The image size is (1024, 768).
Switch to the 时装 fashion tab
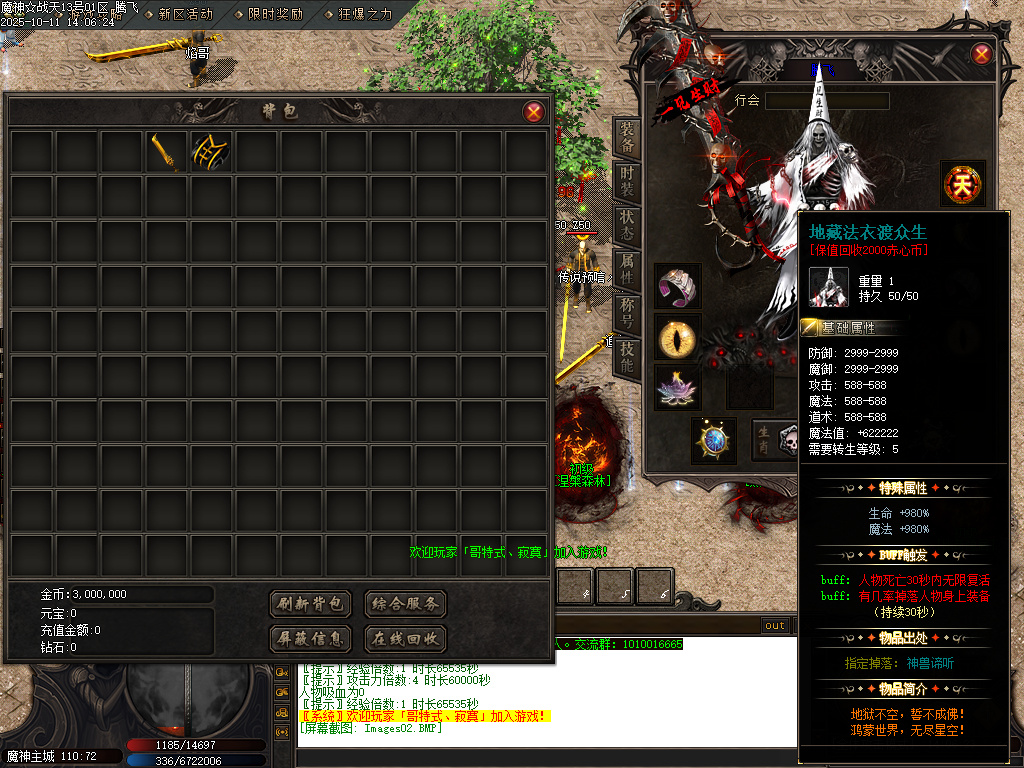(x=626, y=182)
